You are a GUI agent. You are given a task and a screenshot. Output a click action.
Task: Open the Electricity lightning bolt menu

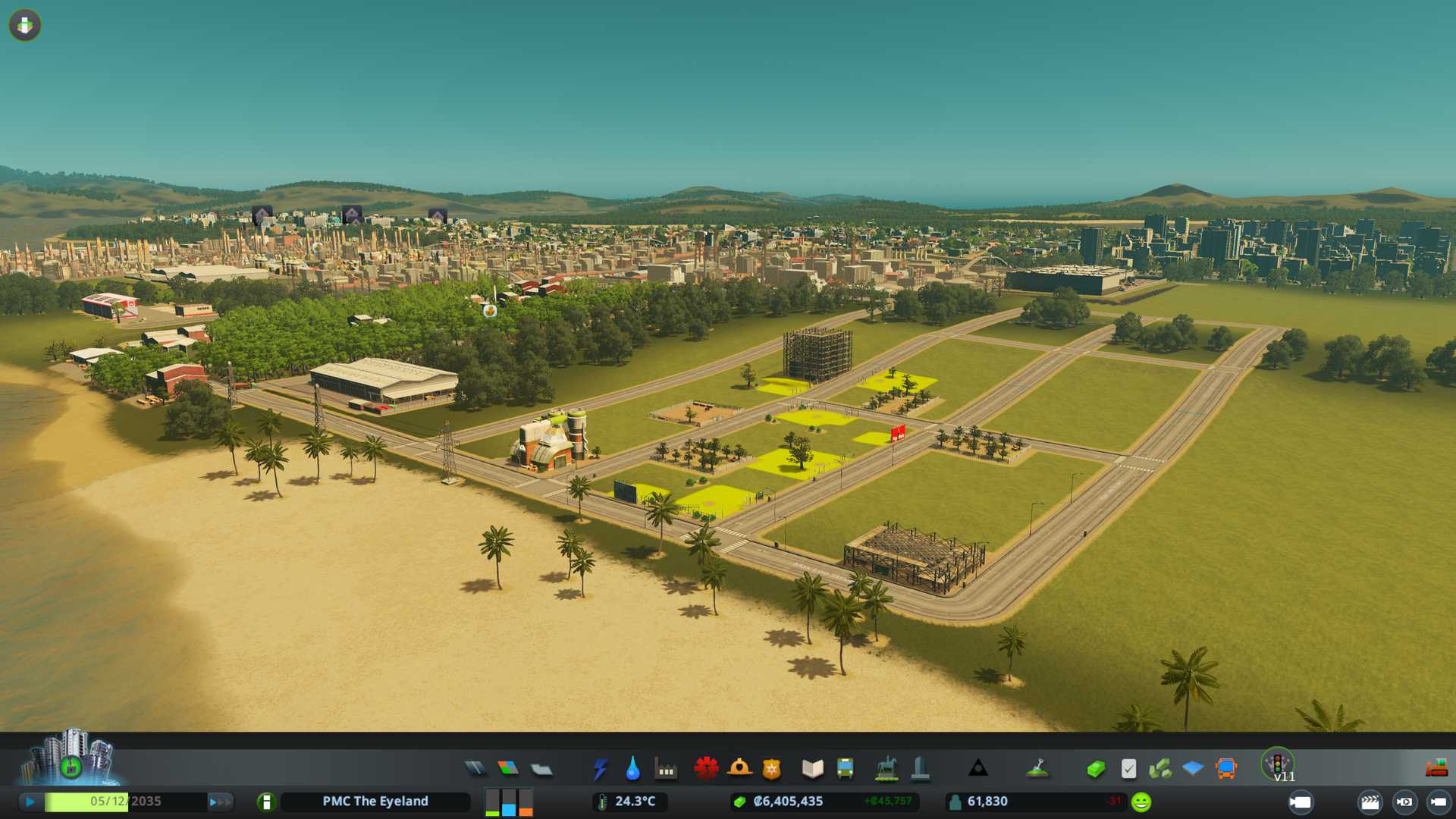pos(601,769)
